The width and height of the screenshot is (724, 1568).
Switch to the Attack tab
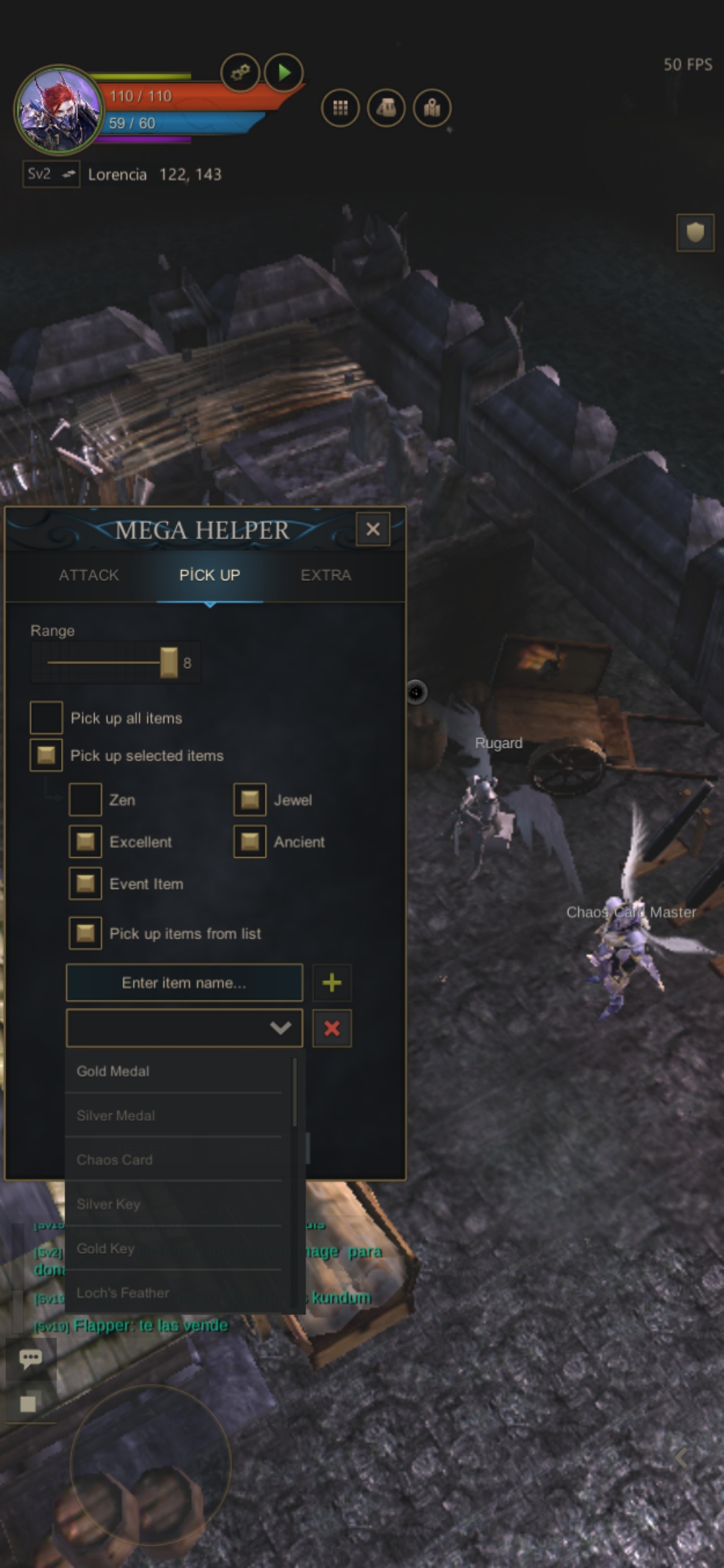click(88, 575)
